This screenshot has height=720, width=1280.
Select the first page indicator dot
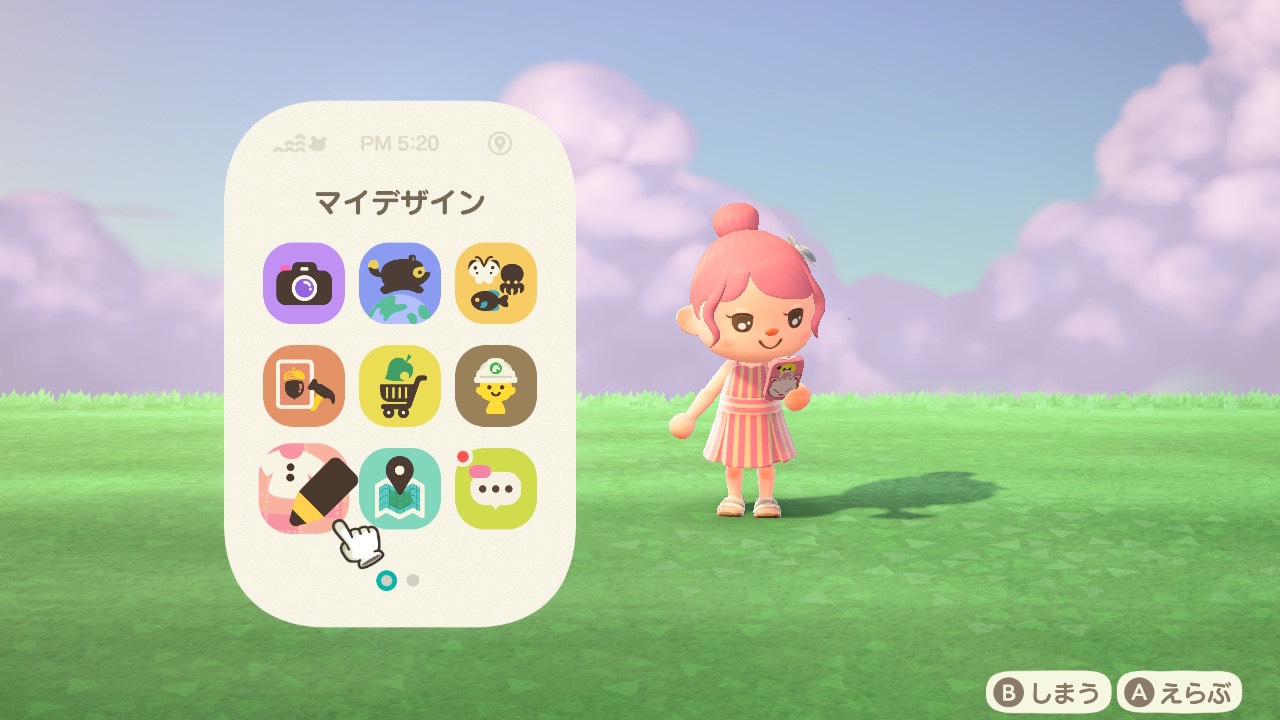(x=387, y=578)
